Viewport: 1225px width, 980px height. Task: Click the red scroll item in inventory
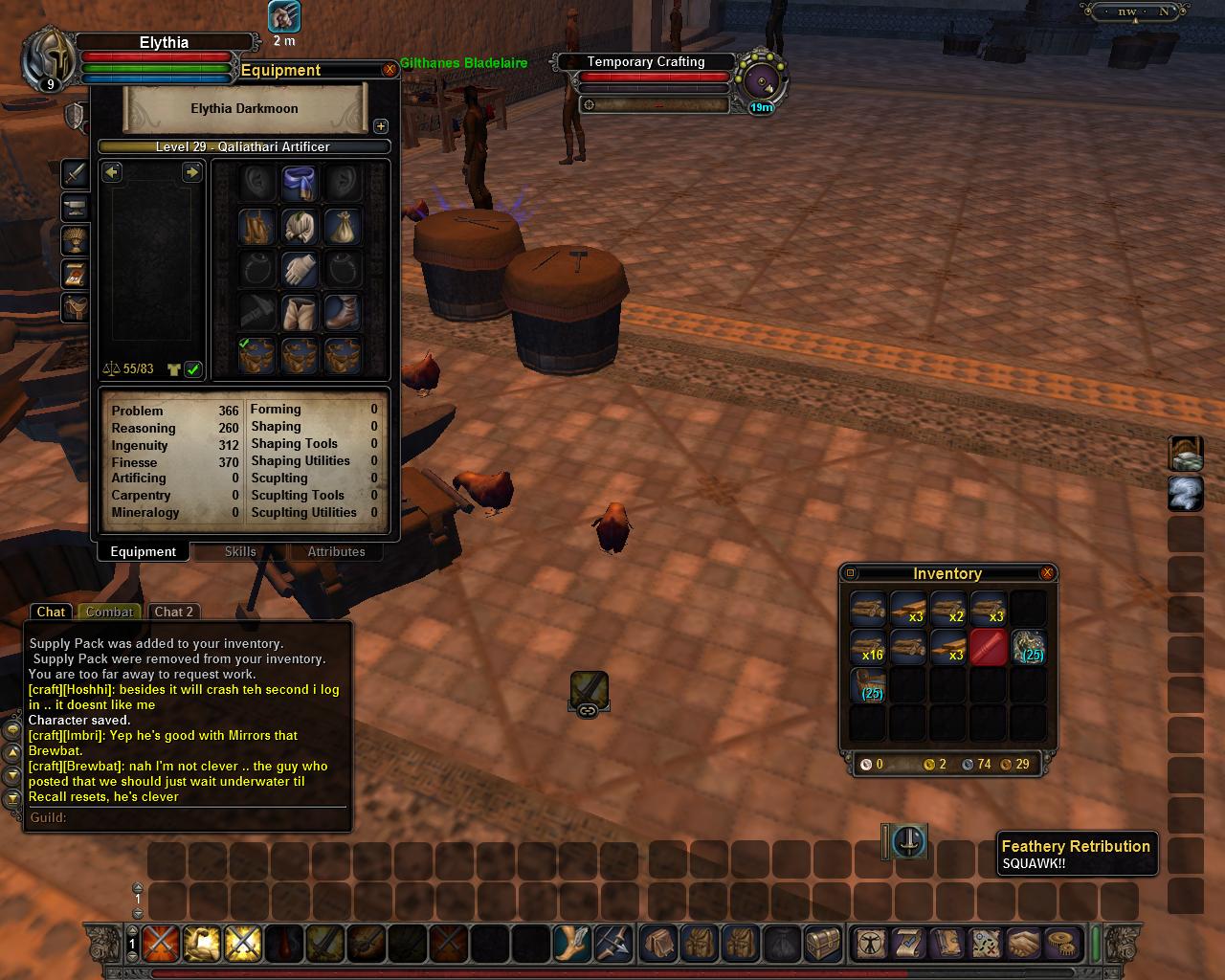click(x=989, y=647)
